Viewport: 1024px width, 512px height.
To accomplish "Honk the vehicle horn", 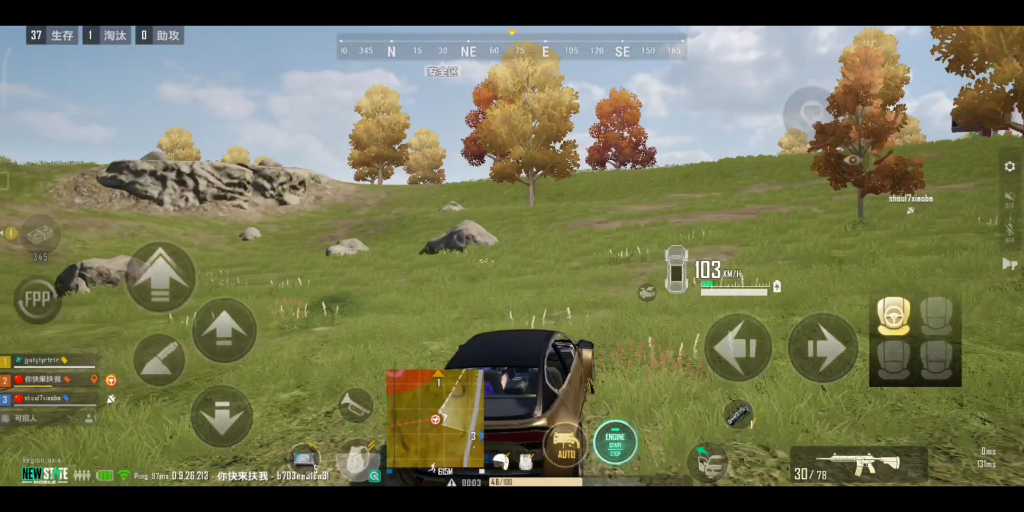I will point(354,405).
